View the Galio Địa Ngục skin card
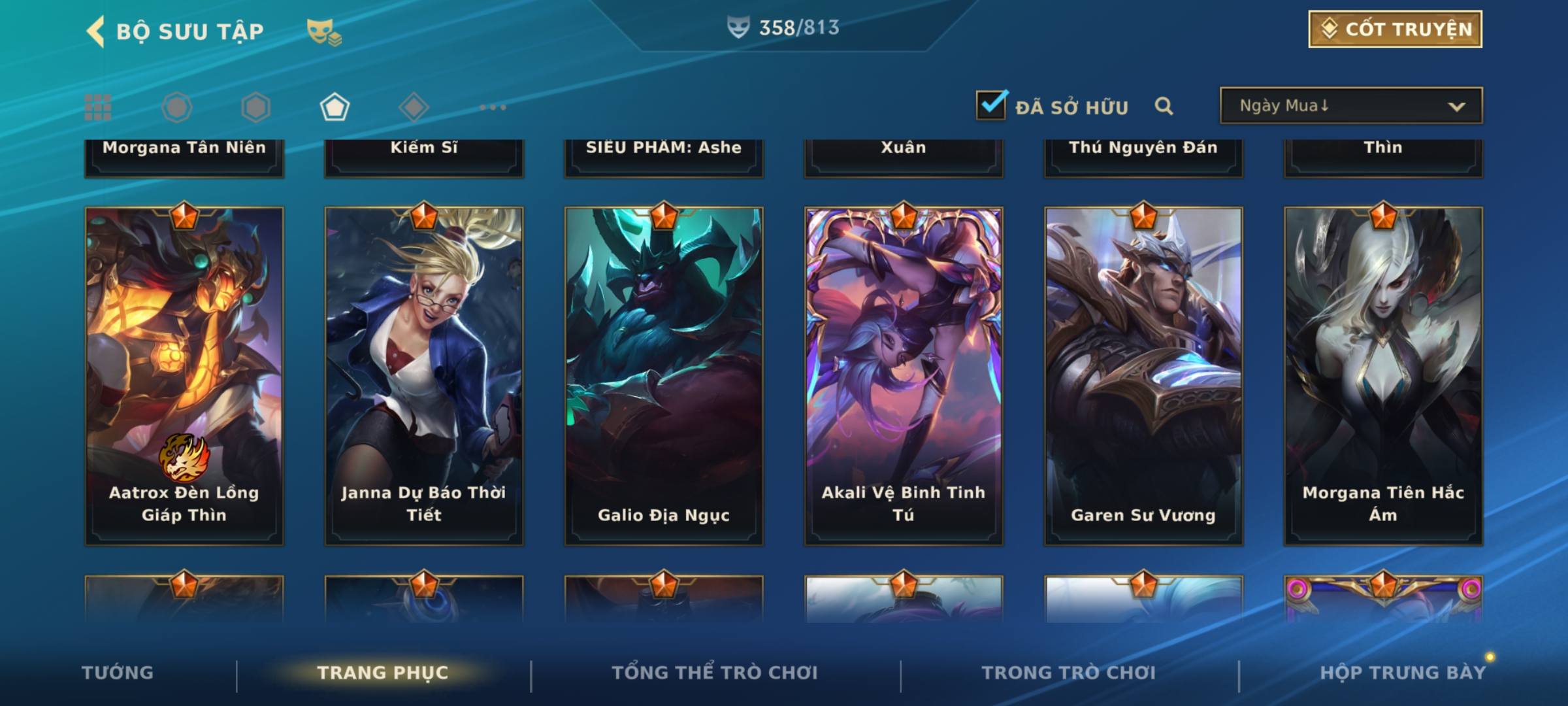The image size is (1568, 706). (664, 376)
